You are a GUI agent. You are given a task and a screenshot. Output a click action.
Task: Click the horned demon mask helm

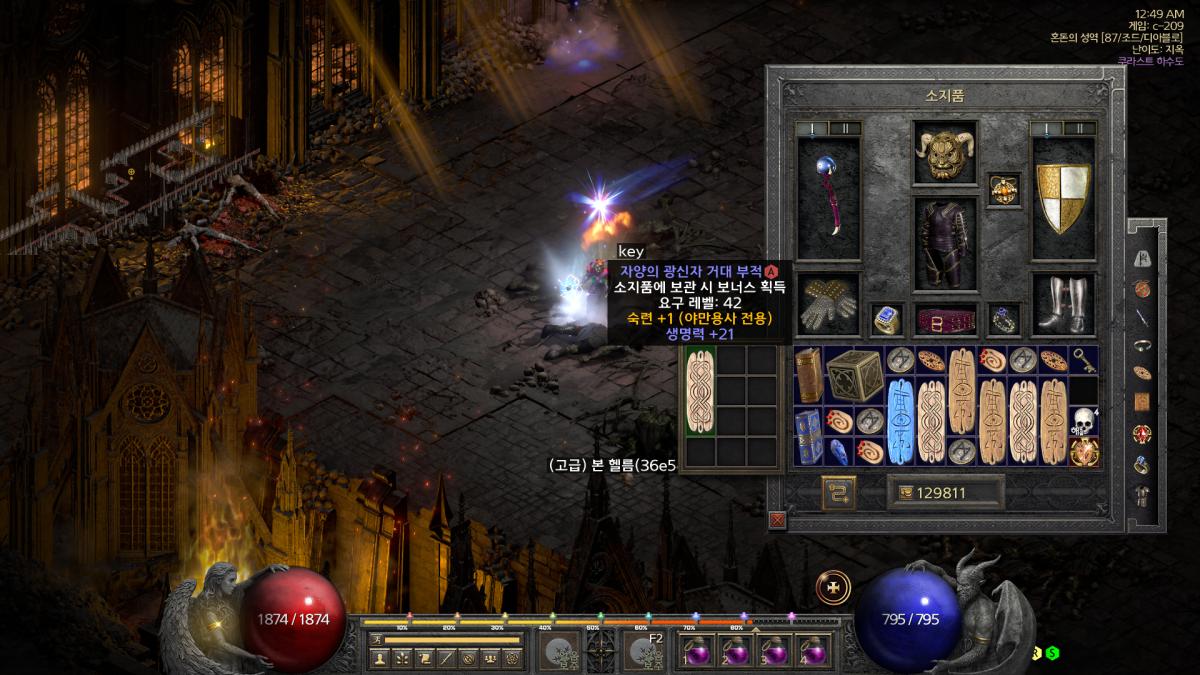pyautogui.click(x=944, y=153)
